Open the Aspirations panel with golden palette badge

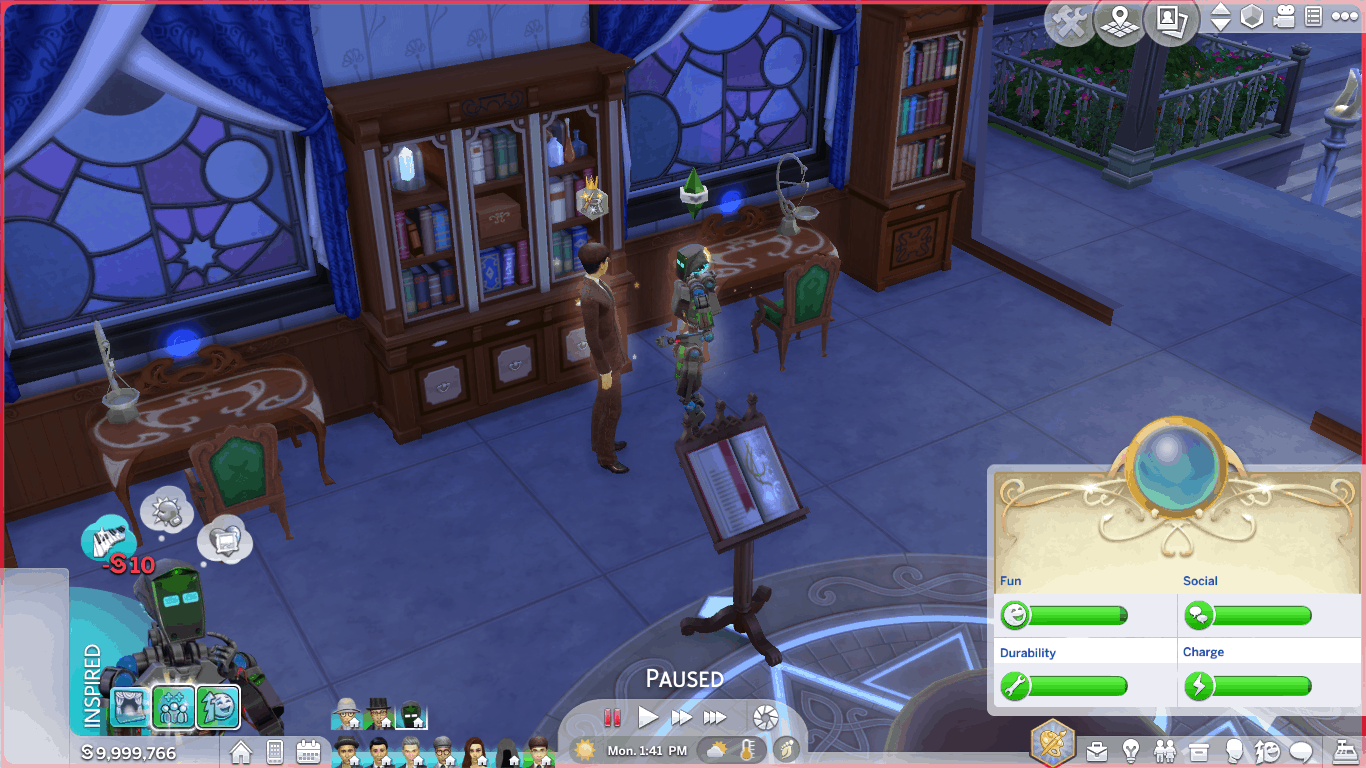tap(1053, 745)
